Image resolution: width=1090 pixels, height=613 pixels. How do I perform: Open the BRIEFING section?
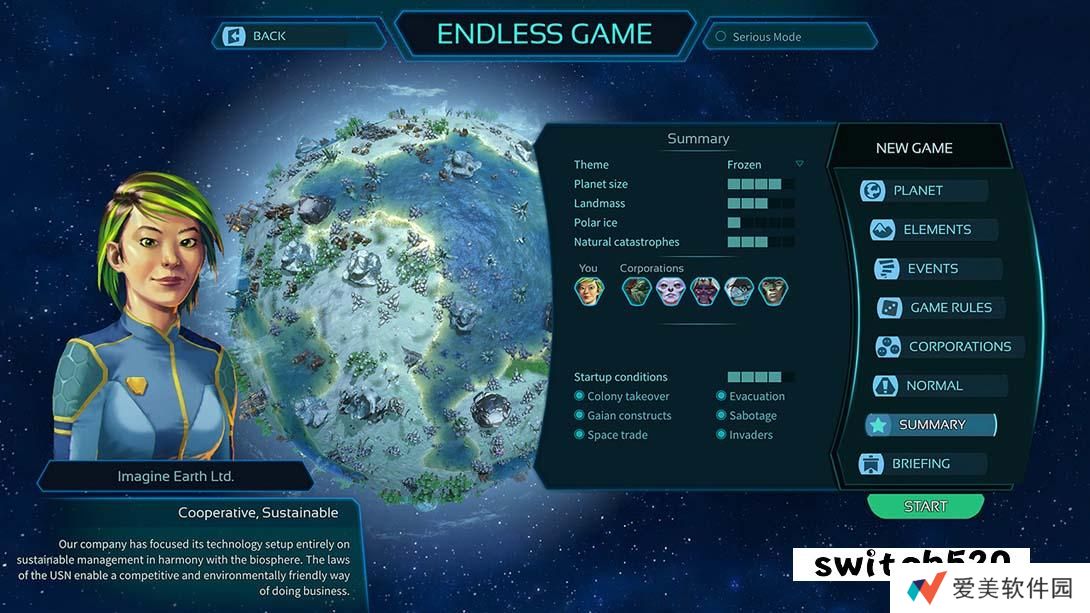pos(920,463)
